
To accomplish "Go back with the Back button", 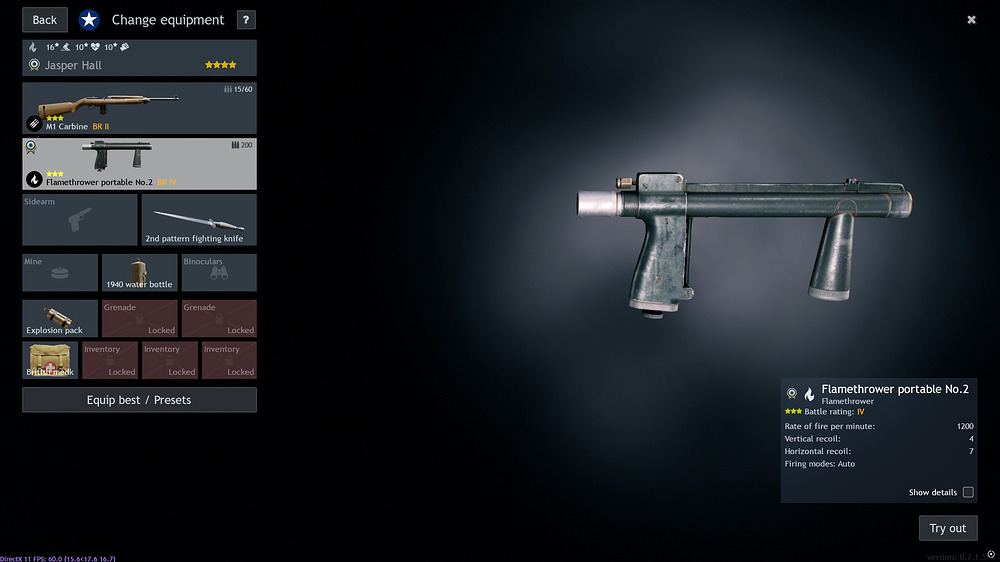I will (45, 20).
